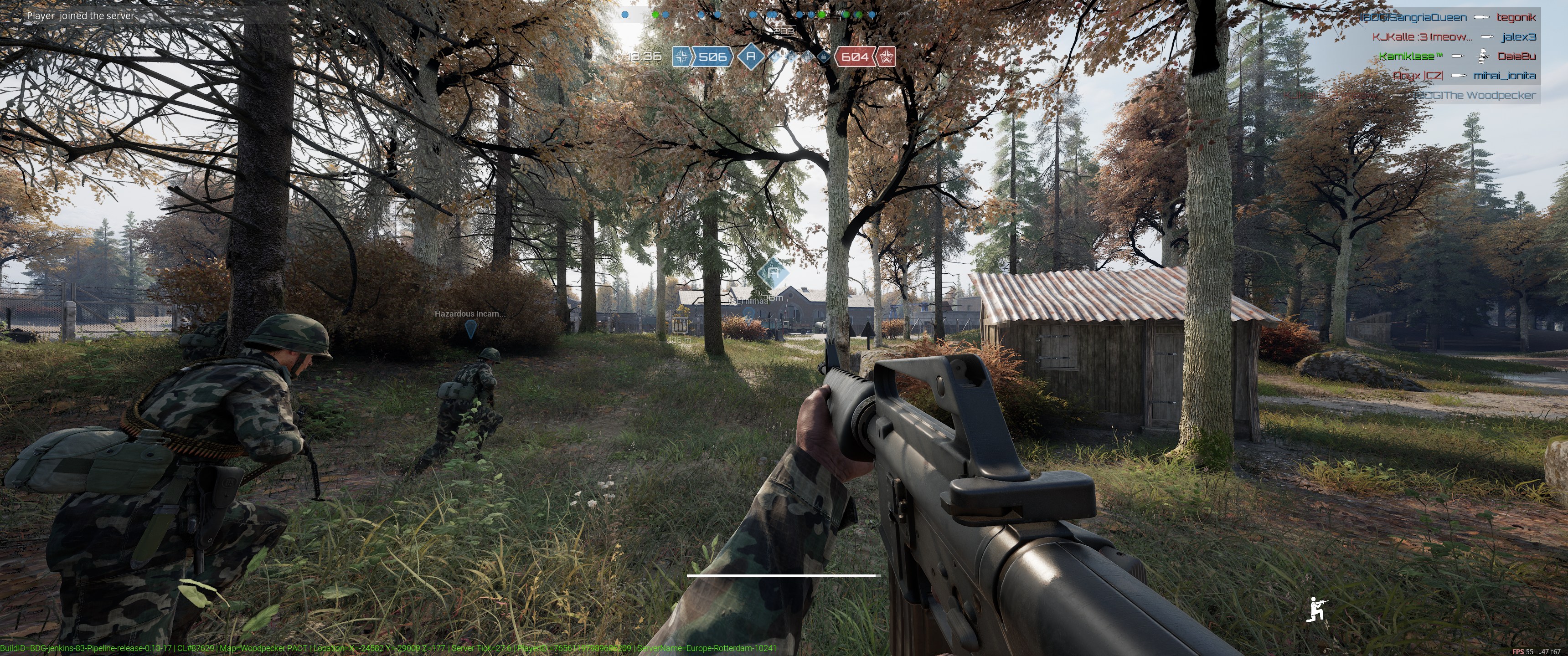
Task: Select the ammo resupply crate marker
Action: (x=680, y=322)
